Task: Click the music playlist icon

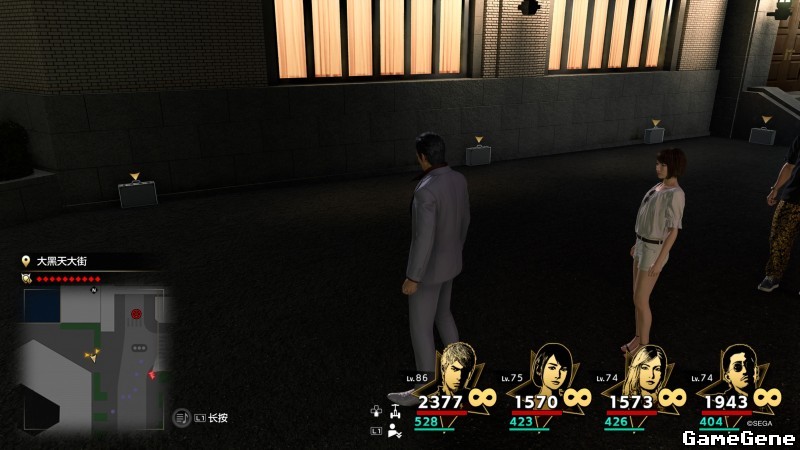Action: point(182,417)
